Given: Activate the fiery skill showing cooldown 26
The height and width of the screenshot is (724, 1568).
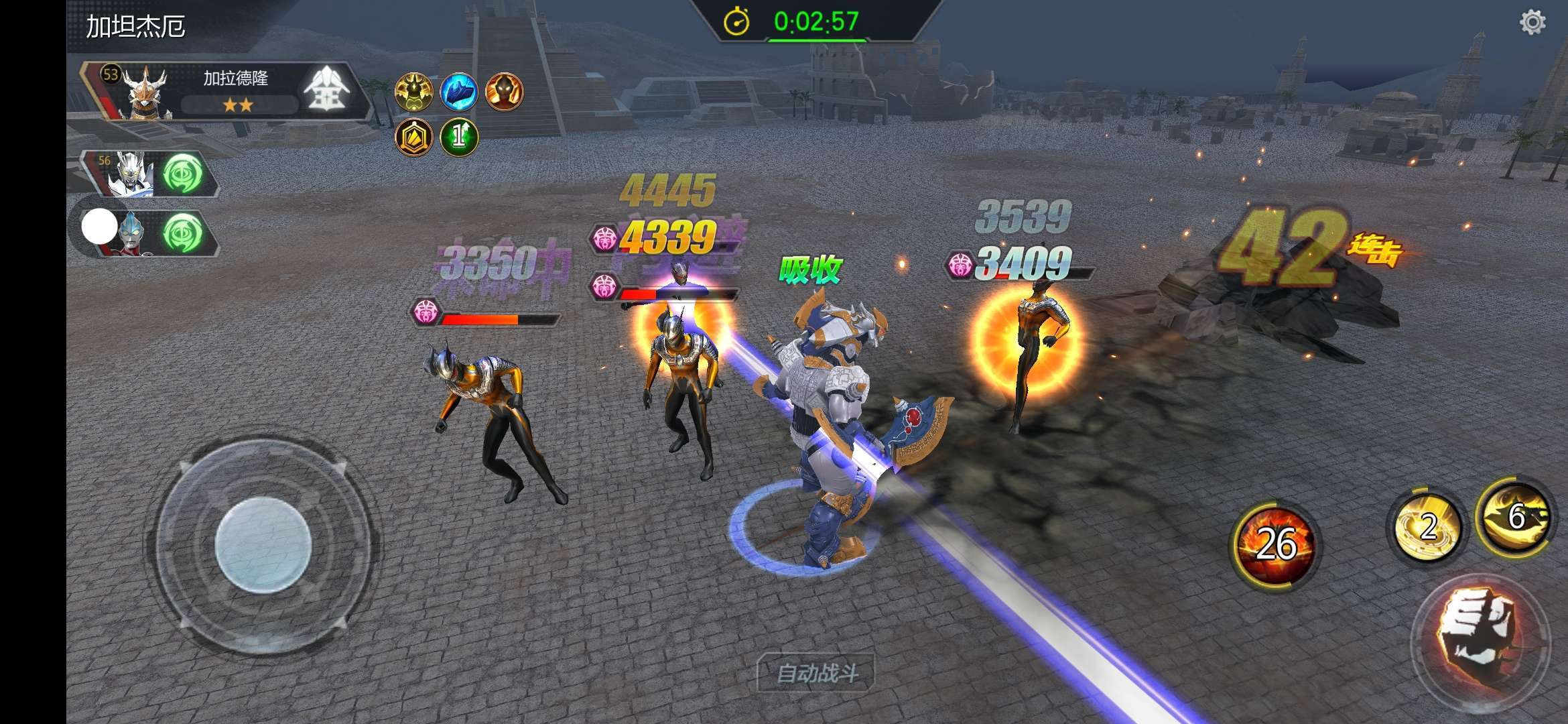Looking at the screenshot, I should 1274,544.
